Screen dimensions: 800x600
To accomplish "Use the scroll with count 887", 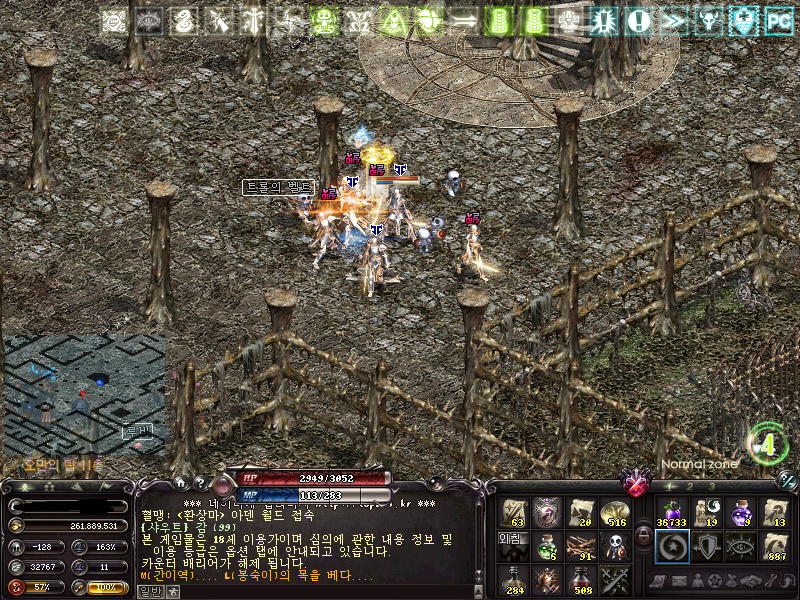I will [774, 546].
